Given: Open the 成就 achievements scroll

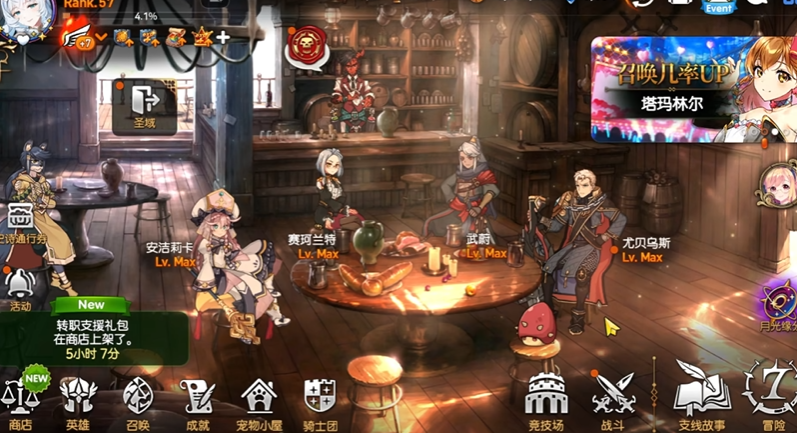Looking at the screenshot, I should click(198, 400).
